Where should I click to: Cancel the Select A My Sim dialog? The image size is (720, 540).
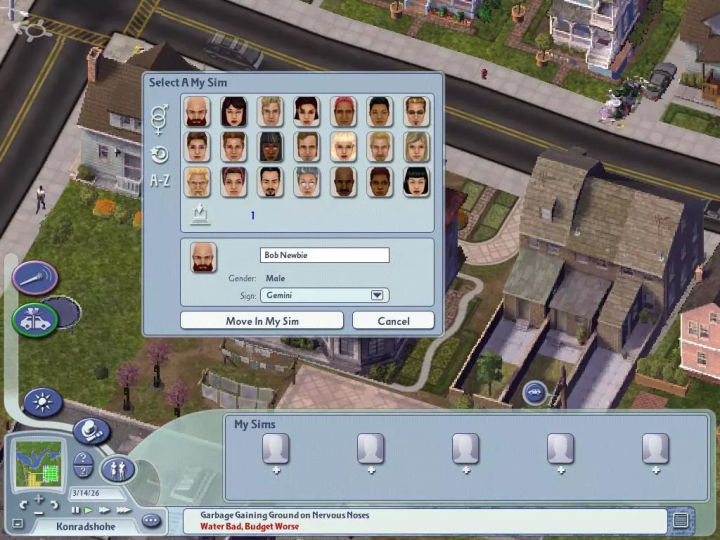tap(393, 321)
